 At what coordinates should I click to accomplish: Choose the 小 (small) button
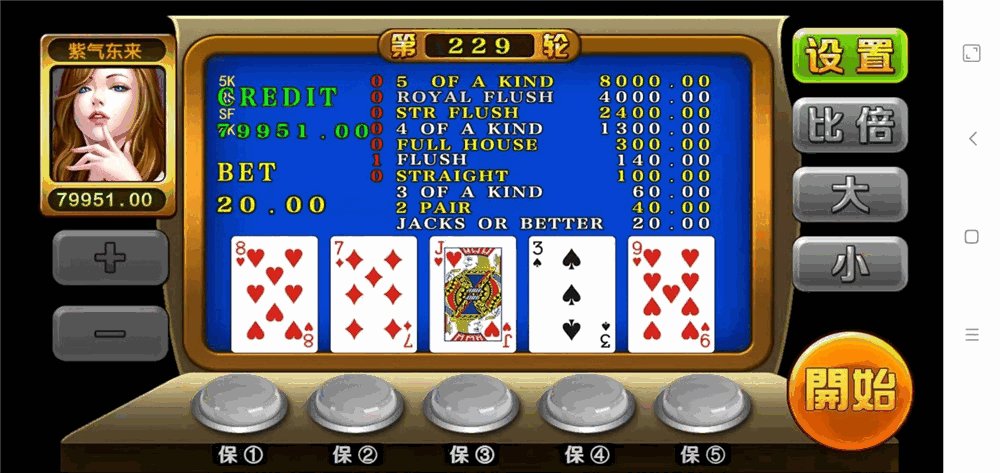click(x=849, y=263)
